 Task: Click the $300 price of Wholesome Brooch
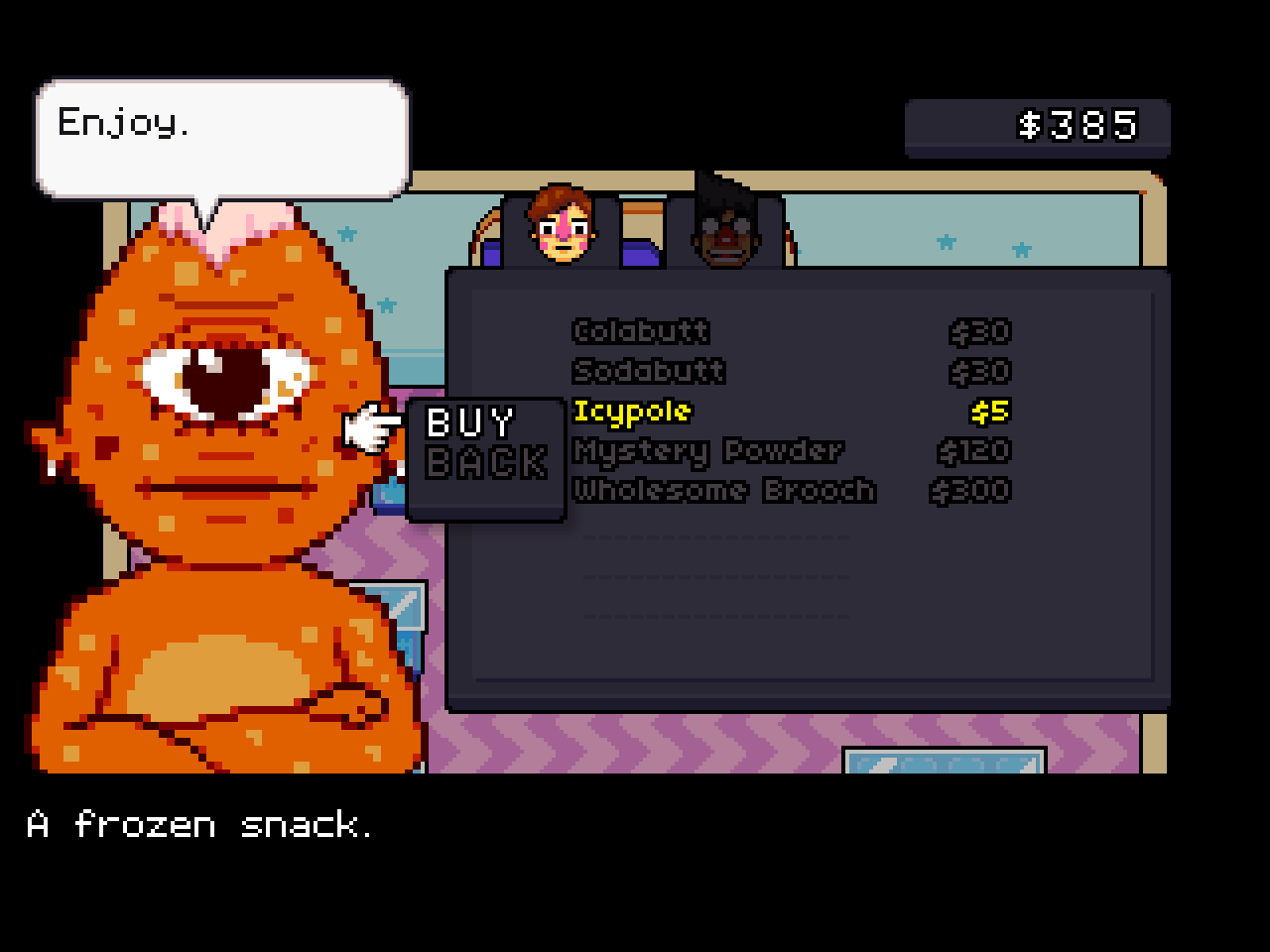[970, 490]
